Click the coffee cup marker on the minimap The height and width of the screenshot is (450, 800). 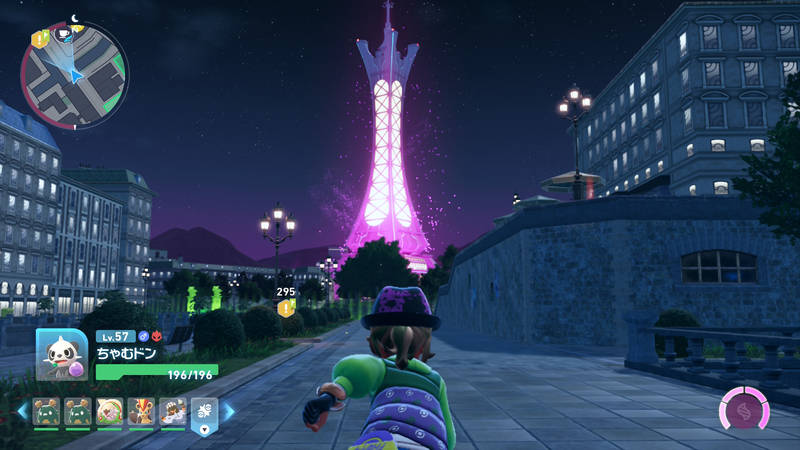pyautogui.click(x=63, y=33)
